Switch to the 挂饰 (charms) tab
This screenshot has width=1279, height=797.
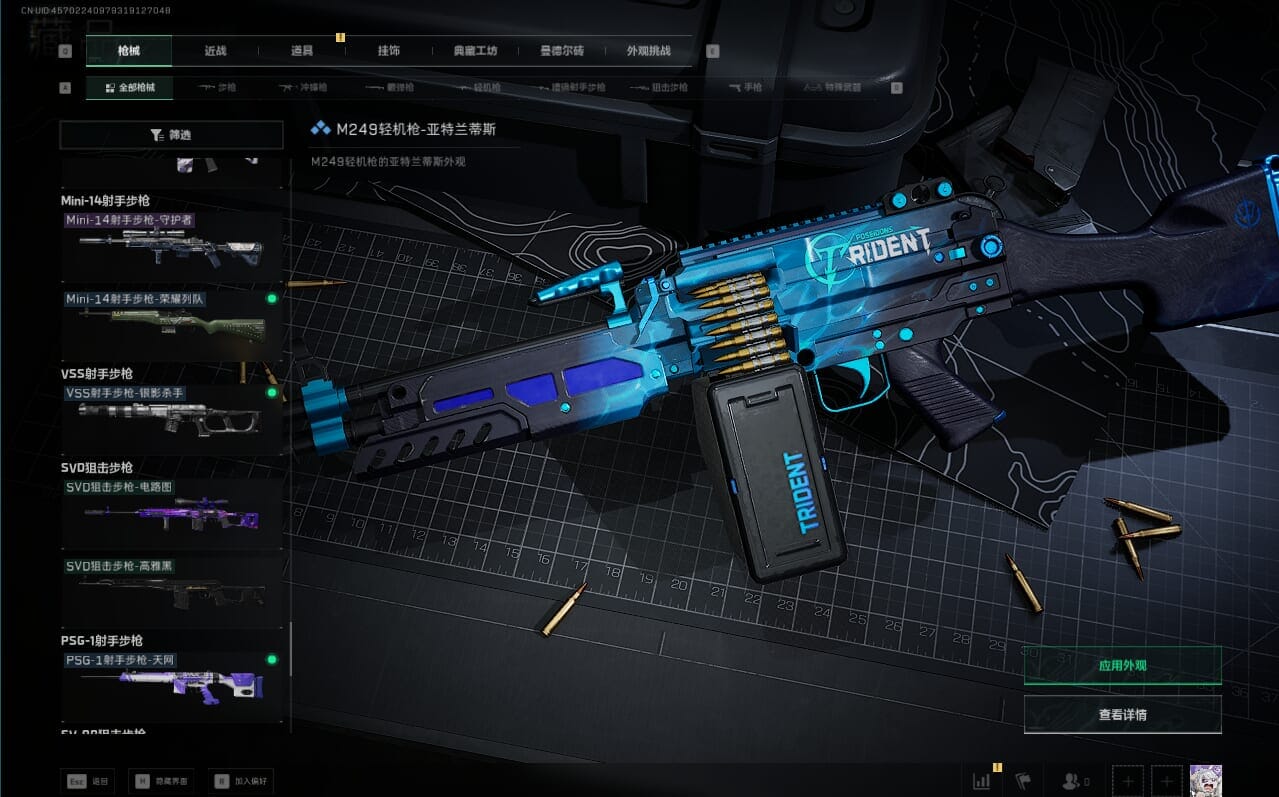pos(389,51)
